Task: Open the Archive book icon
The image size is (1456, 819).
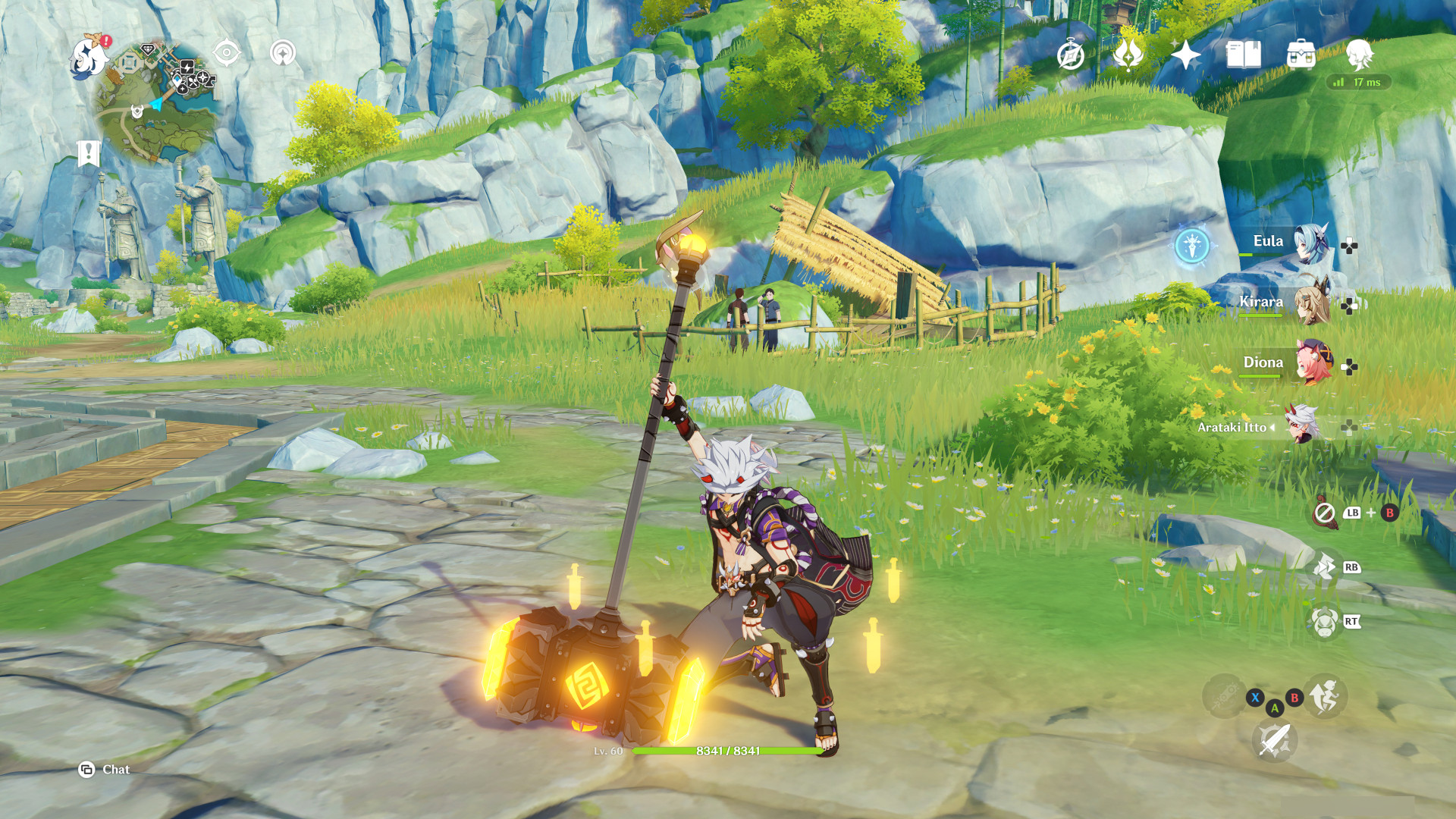Action: [x=1242, y=55]
